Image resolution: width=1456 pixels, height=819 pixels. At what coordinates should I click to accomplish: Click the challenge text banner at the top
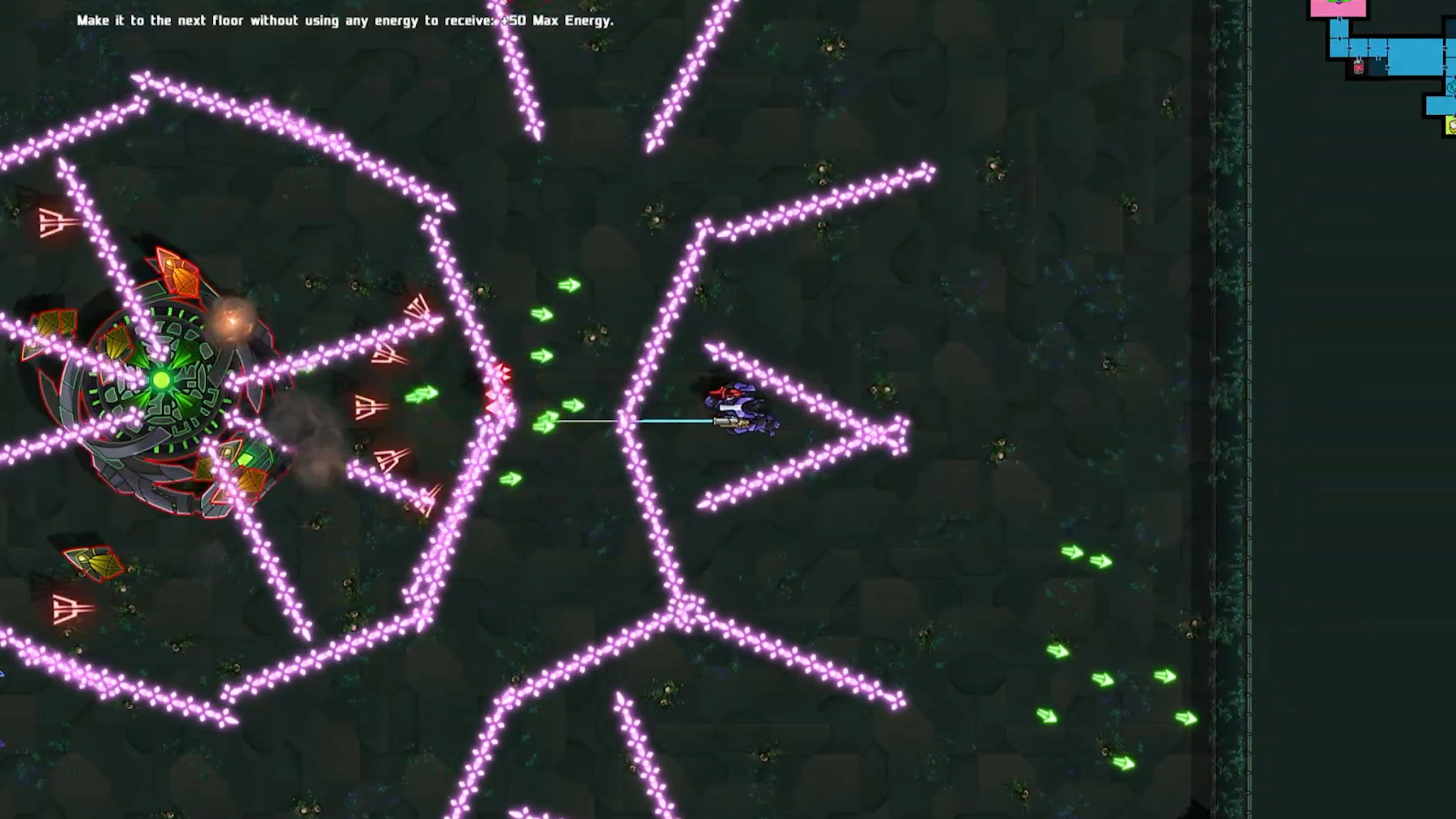click(345, 20)
